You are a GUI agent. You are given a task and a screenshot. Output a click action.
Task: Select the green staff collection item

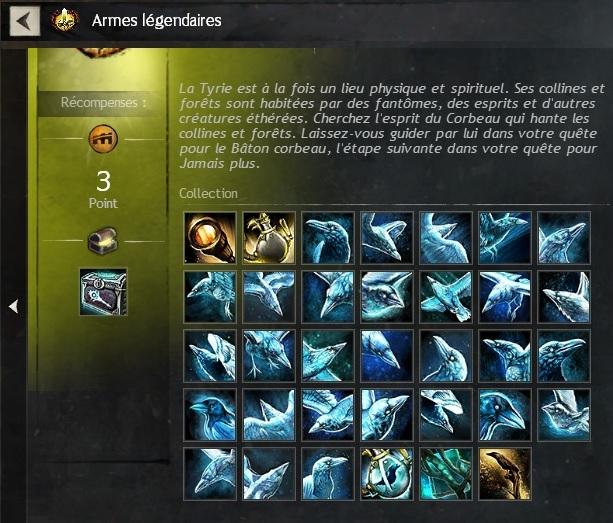446,474
